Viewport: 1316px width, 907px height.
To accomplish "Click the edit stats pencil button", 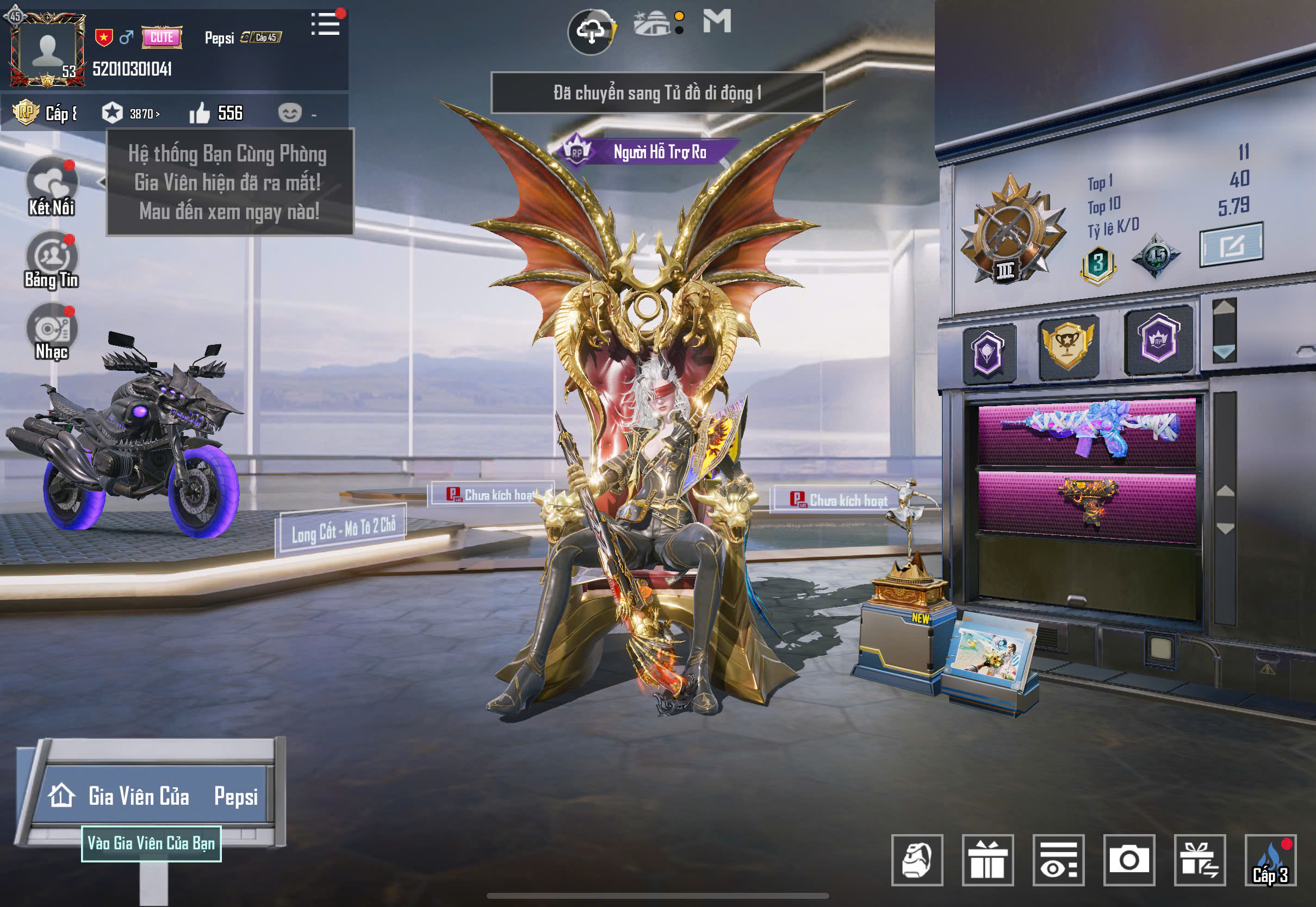I will click(1231, 245).
